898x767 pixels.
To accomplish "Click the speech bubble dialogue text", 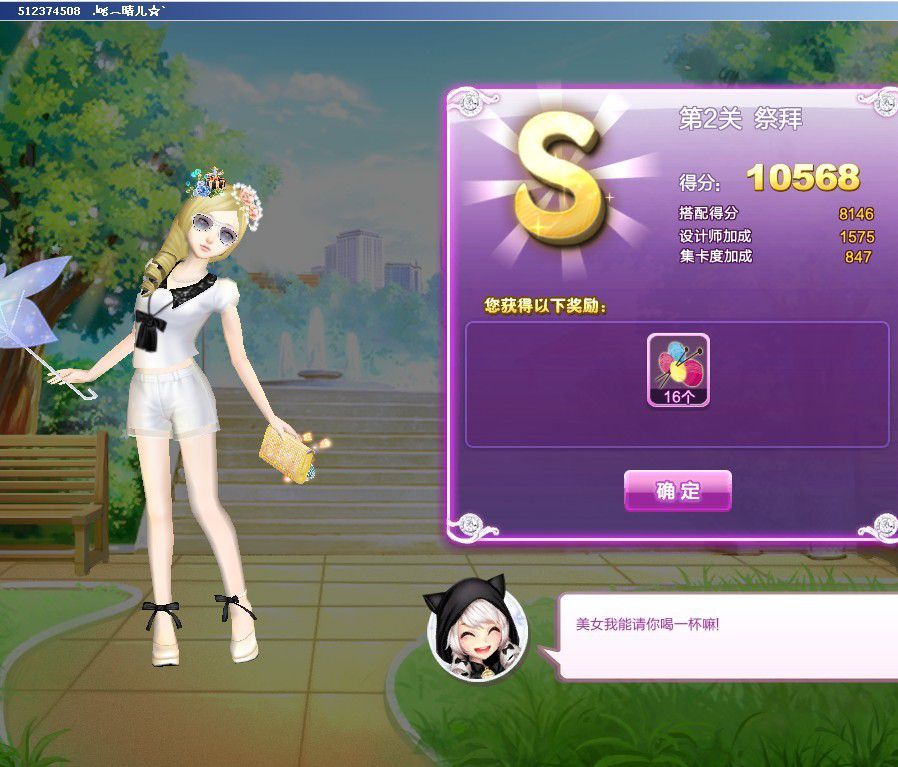I will [647, 624].
